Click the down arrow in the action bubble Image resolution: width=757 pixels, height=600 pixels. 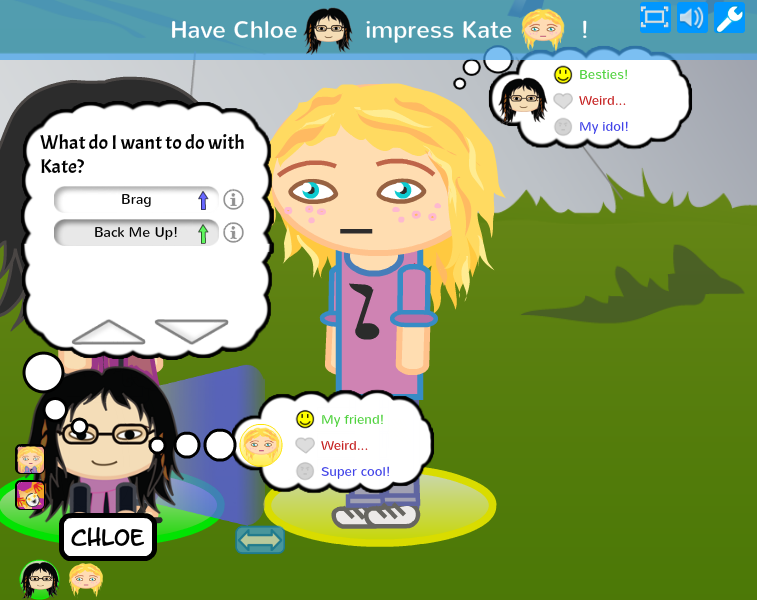[x=191, y=331]
